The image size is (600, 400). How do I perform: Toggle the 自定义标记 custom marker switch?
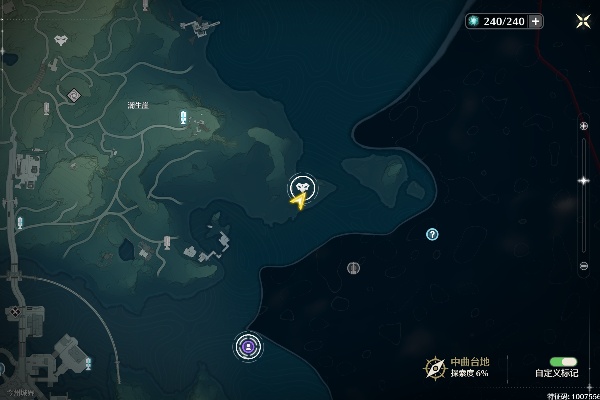coord(563,361)
